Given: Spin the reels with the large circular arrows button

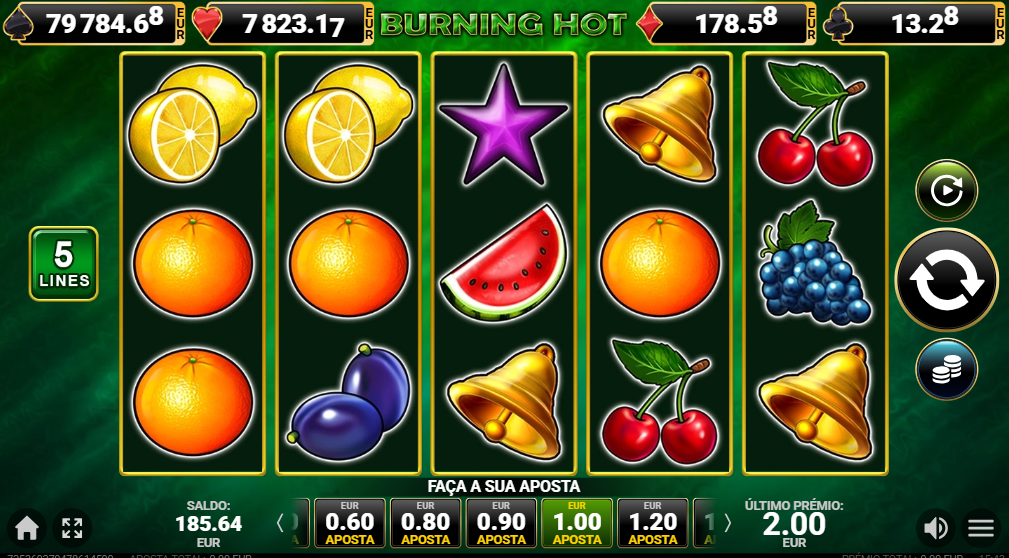Looking at the screenshot, I should [x=946, y=280].
